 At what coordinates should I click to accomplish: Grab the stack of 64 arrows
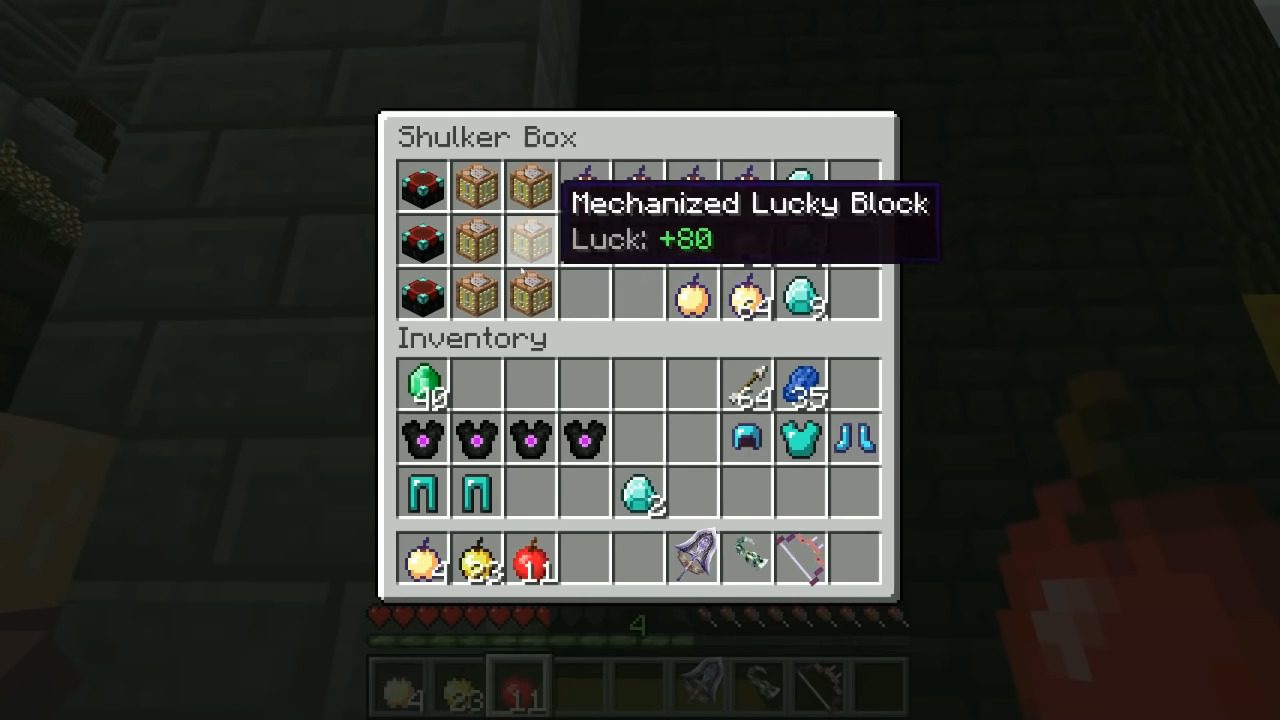pyautogui.click(x=746, y=383)
